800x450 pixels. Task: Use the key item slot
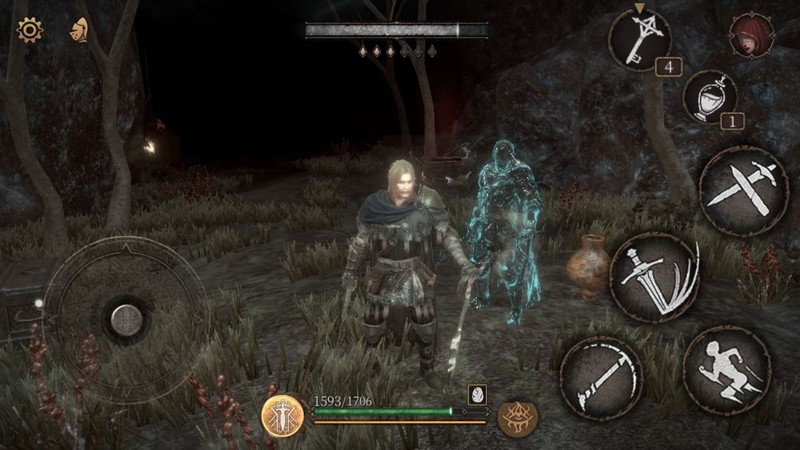(639, 39)
